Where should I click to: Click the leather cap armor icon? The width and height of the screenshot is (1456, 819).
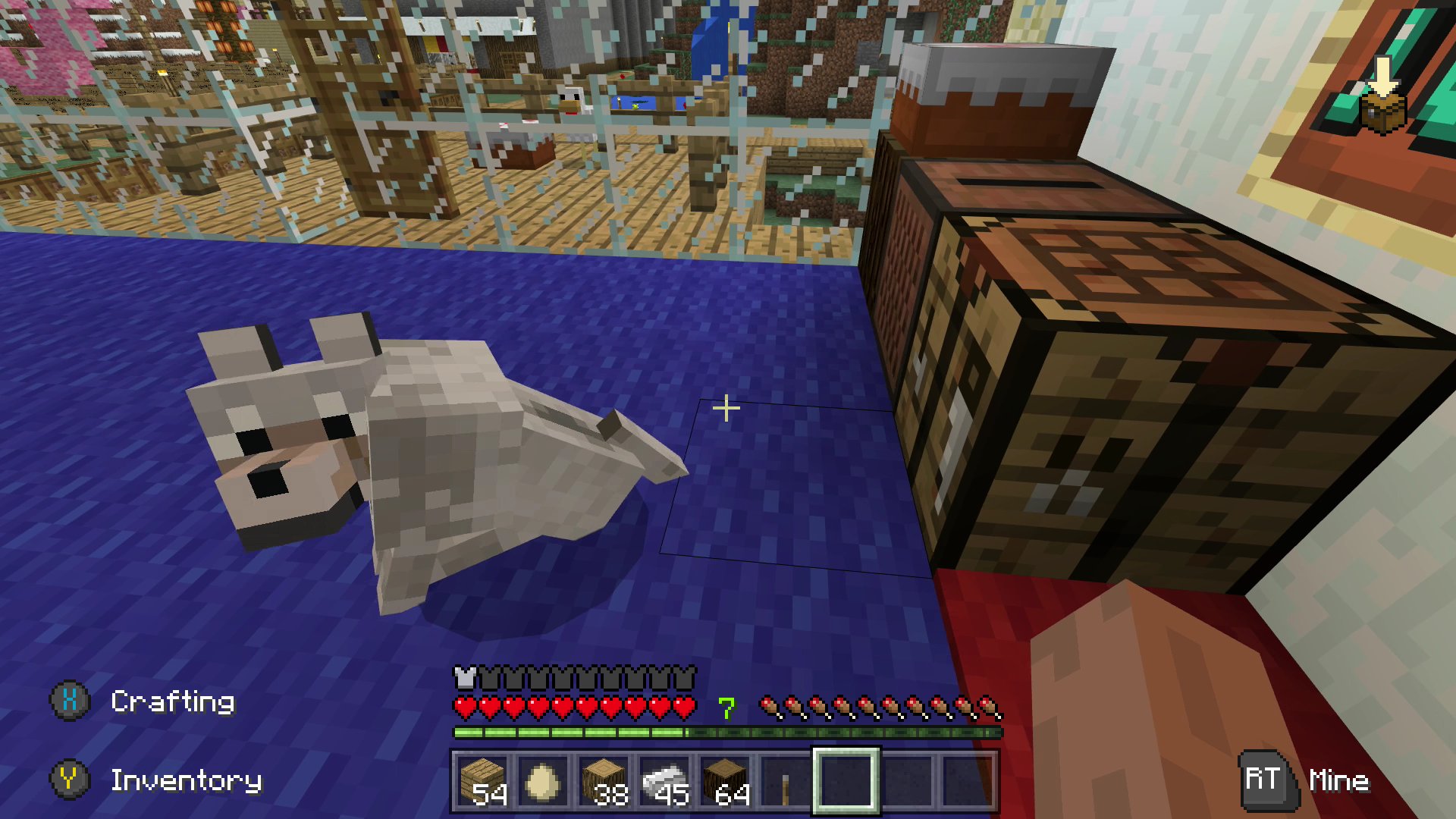pyautogui.click(x=463, y=677)
